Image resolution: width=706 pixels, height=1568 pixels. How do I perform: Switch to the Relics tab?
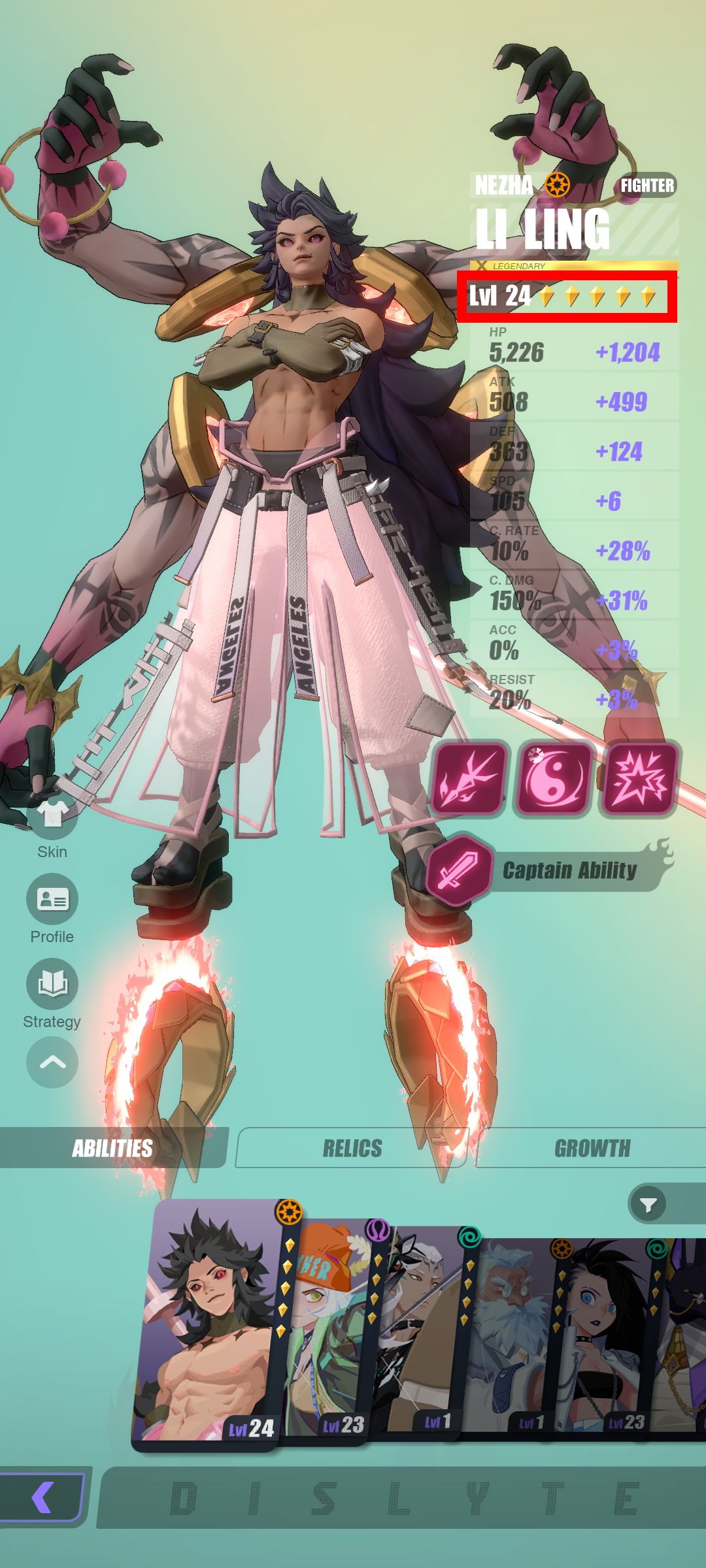pyautogui.click(x=352, y=1148)
